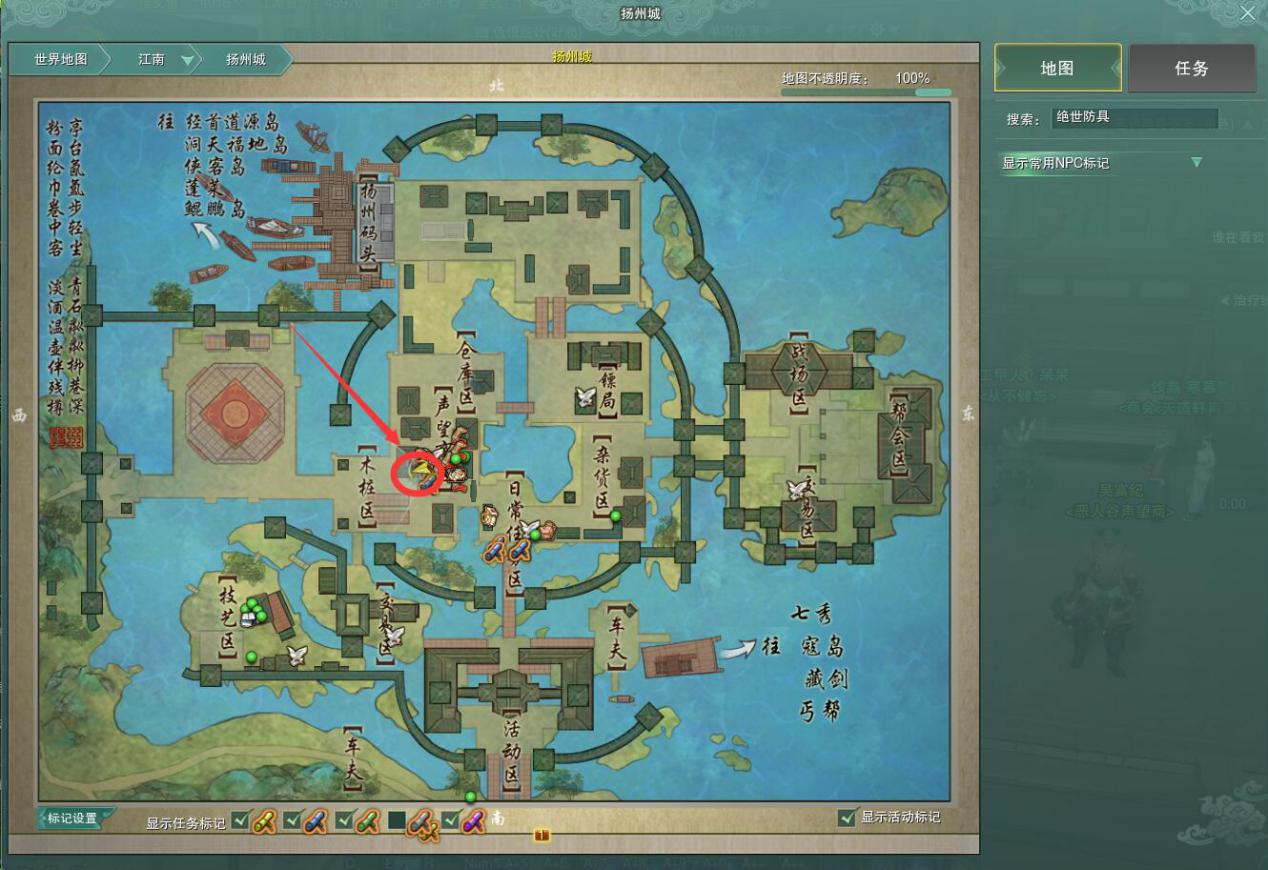Open the 世界地图 breadcrumb
Viewport: 1268px width, 870px height.
[x=60, y=60]
